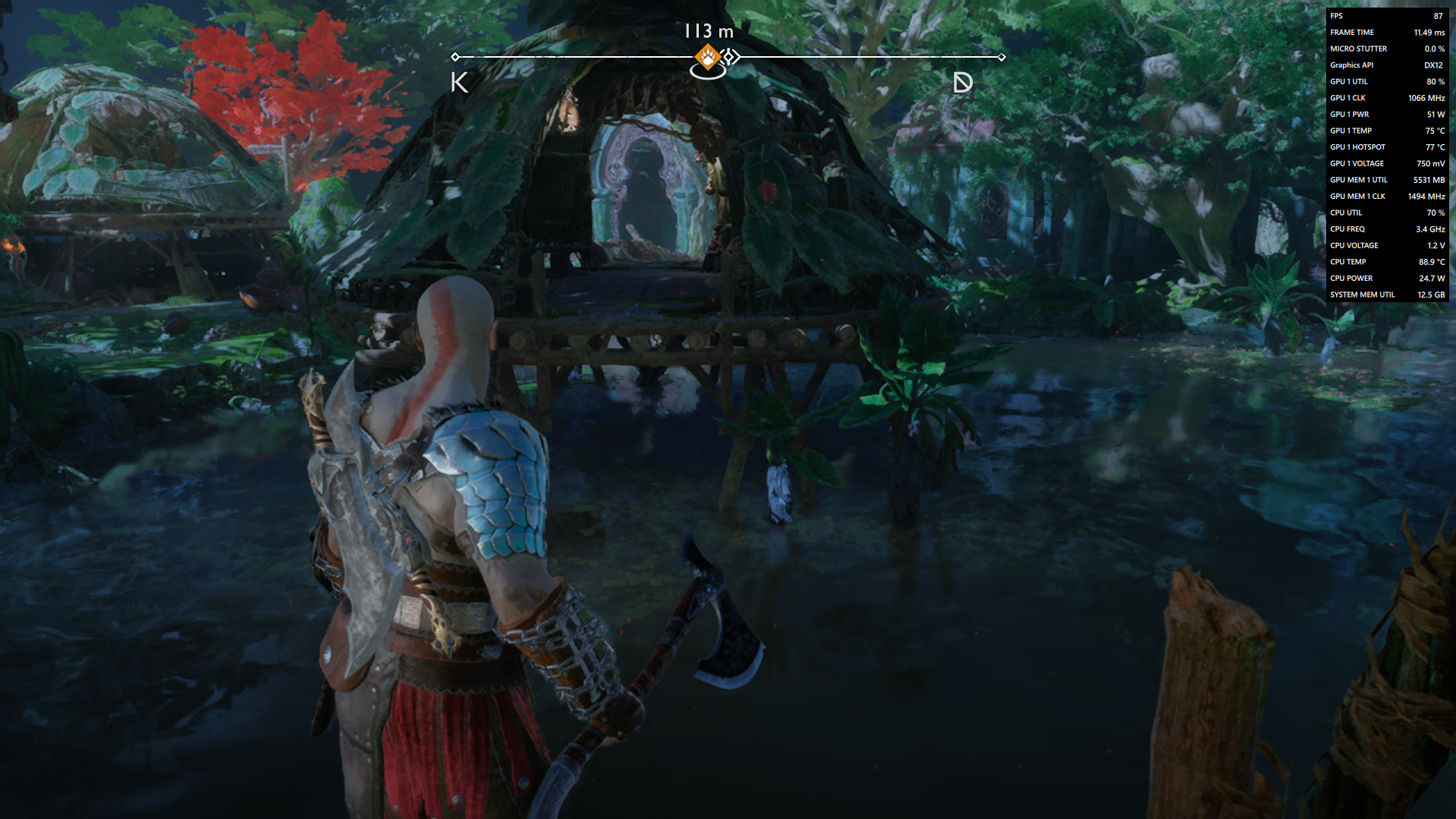Click the performance stats overlay panel
This screenshot has width=1456, height=819.
(1386, 155)
